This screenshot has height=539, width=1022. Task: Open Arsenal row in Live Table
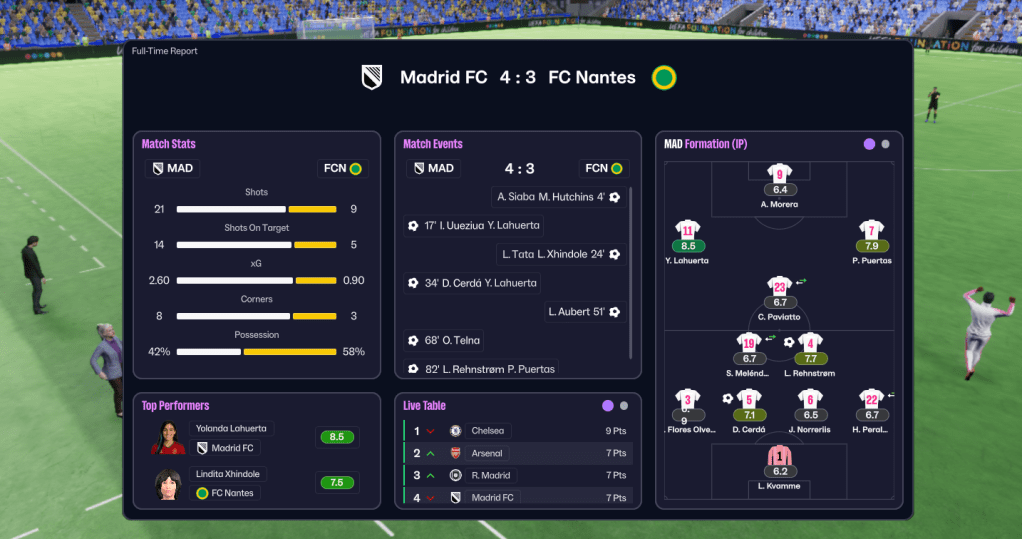coord(487,453)
